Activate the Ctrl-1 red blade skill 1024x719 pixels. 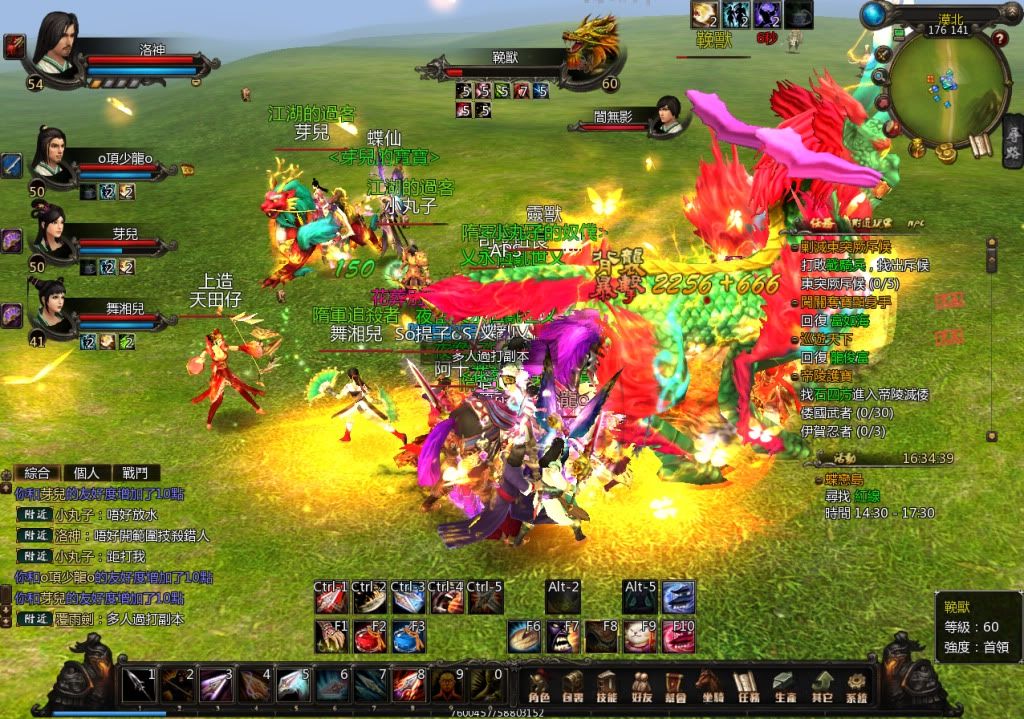click(x=330, y=598)
